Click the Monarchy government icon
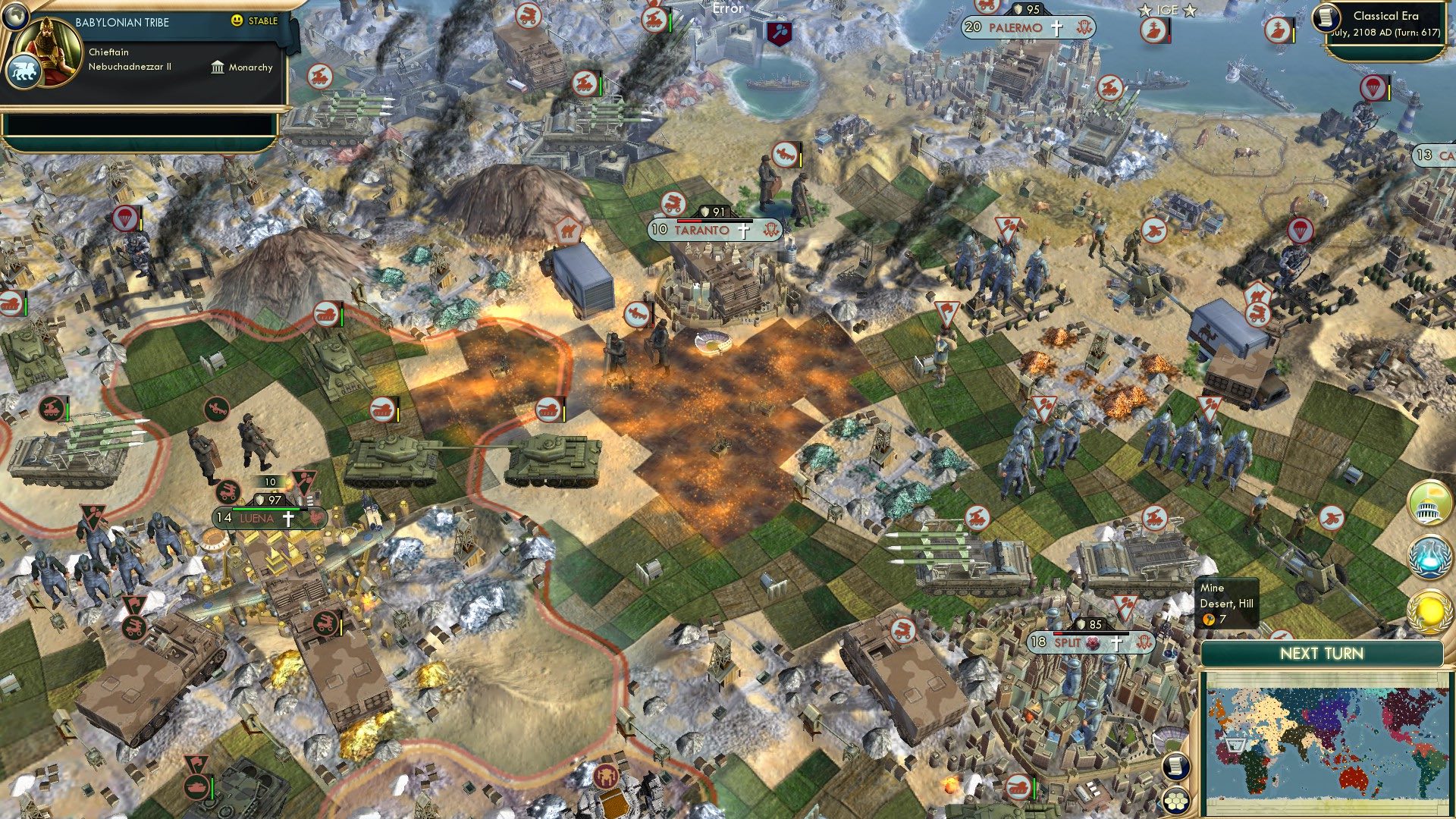 tap(219, 67)
